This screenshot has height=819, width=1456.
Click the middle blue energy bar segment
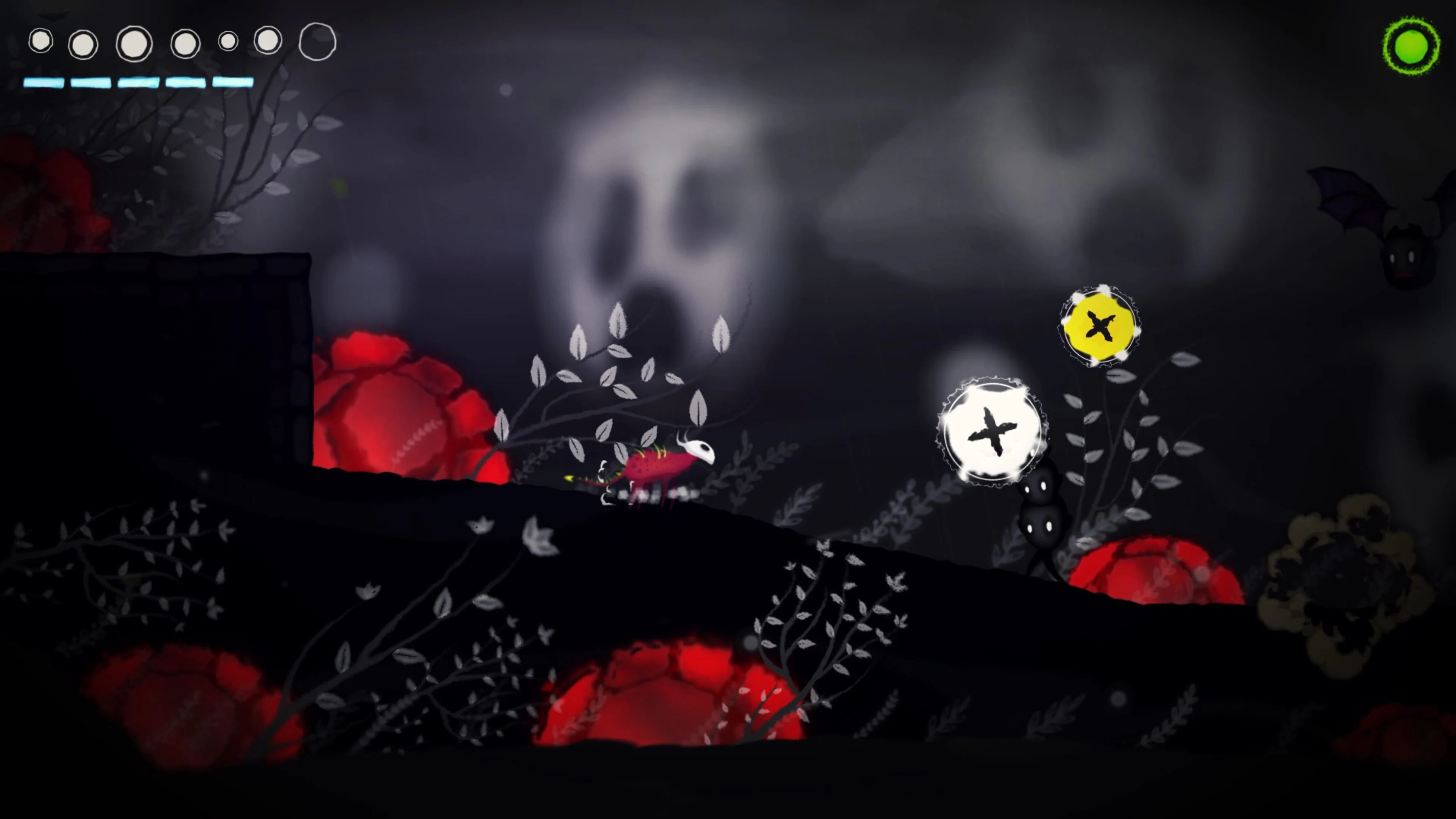(x=138, y=84)
